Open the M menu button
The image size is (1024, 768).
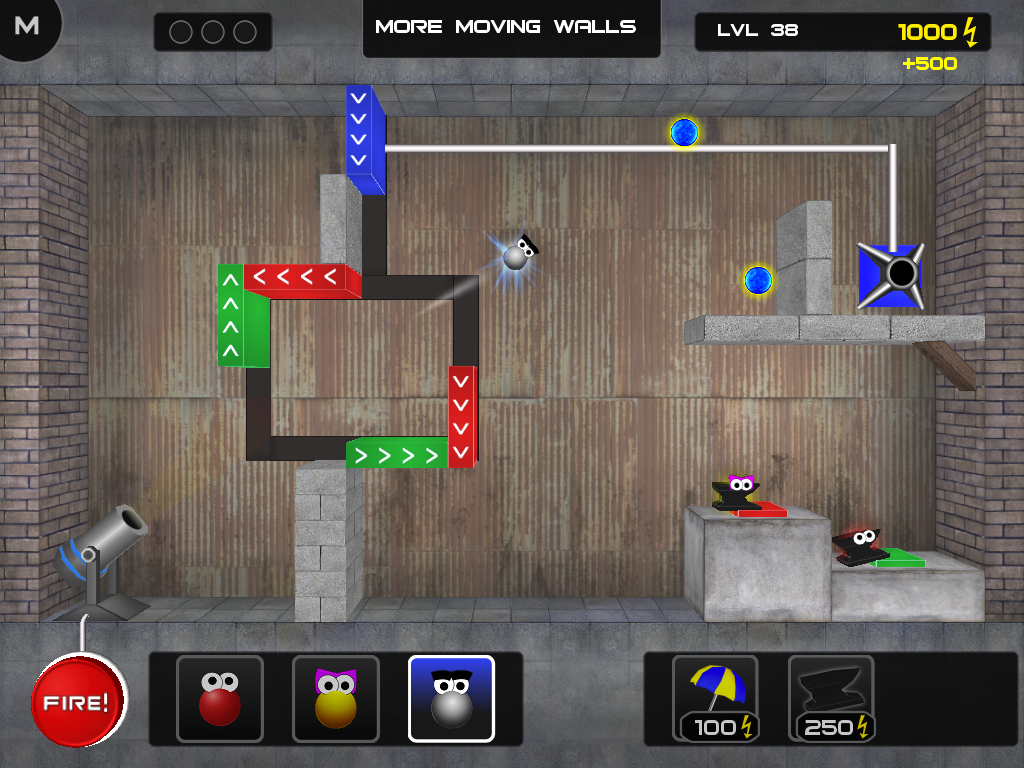point(27,26)
